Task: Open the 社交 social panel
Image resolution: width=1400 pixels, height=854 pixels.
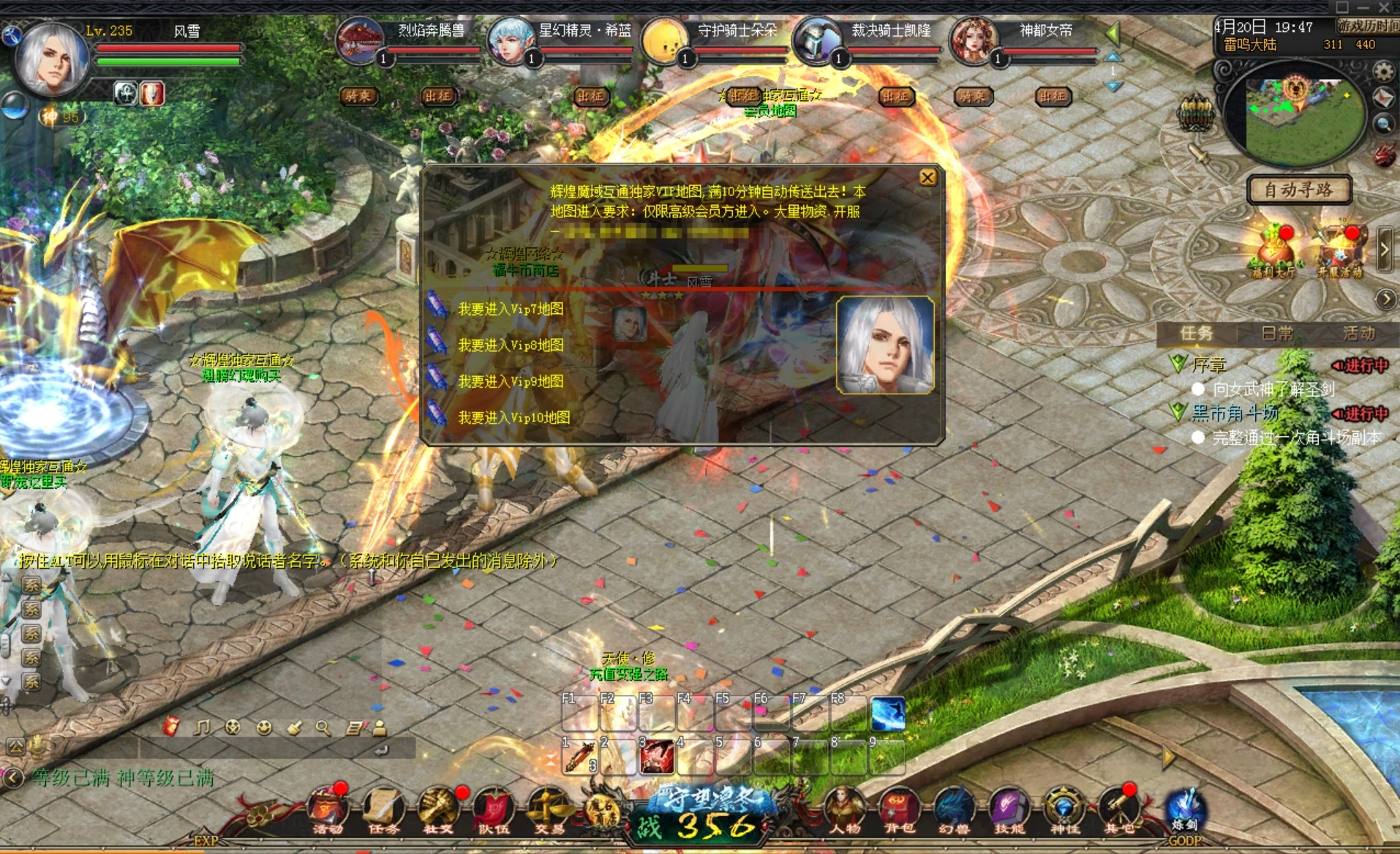Action: pyautogui.click(x=437, y=807)
